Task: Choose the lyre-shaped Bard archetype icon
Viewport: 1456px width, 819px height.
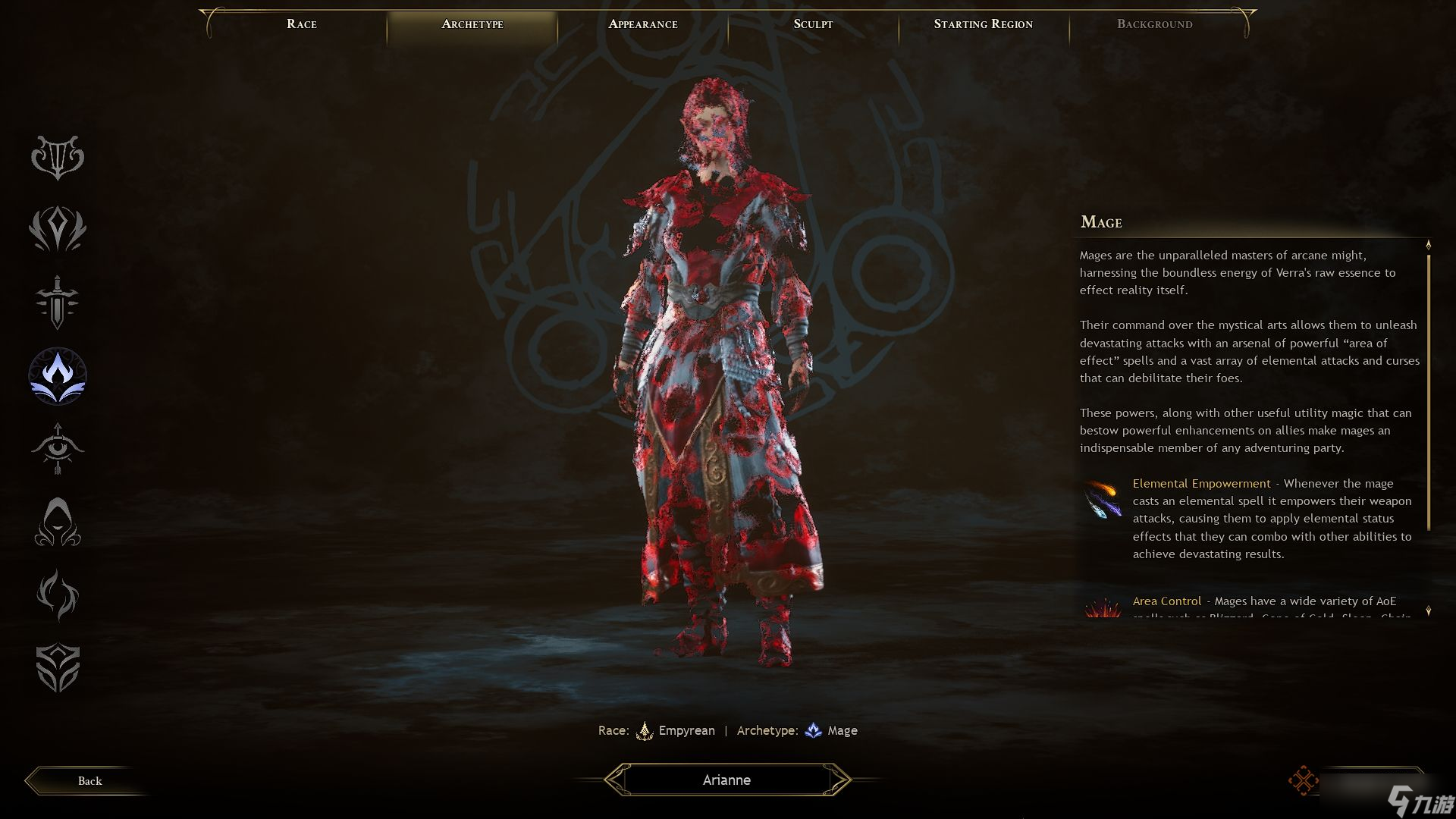Action: pyautogui.click(x=58, y=157)
